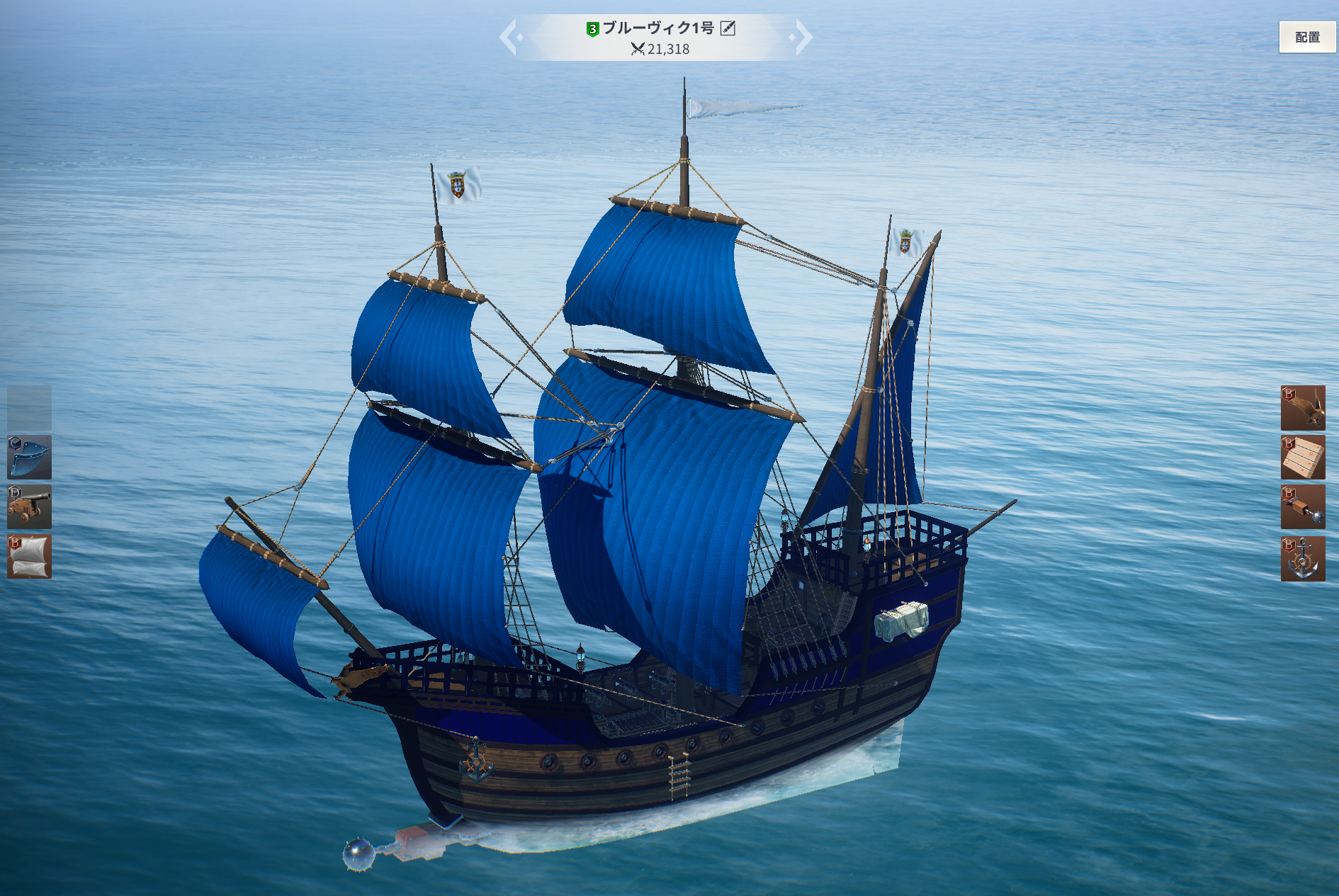Select the wooden planks part slot

coord(1303,458)
